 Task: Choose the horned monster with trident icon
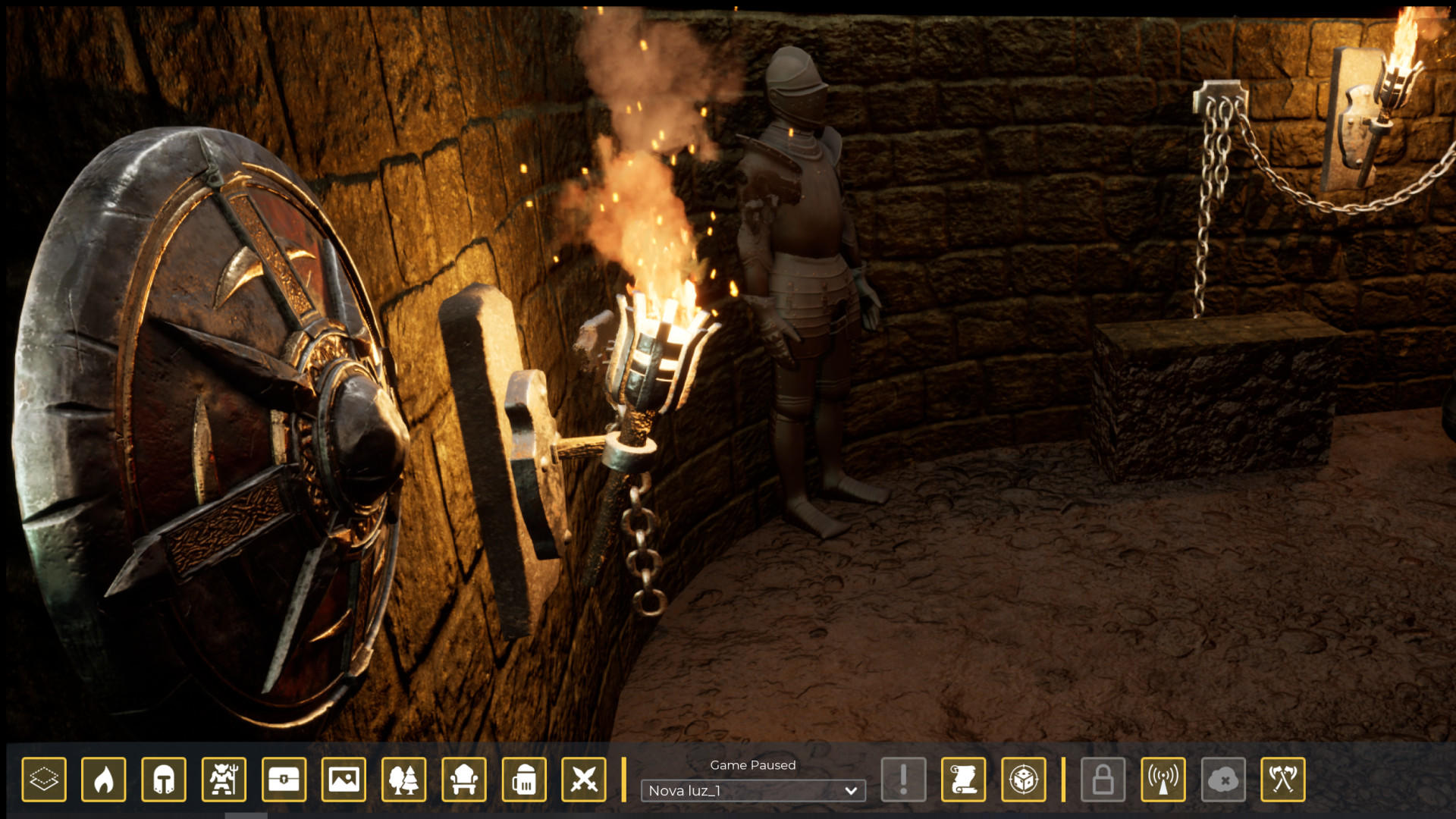pyautogui.click(x=224, y=779)
